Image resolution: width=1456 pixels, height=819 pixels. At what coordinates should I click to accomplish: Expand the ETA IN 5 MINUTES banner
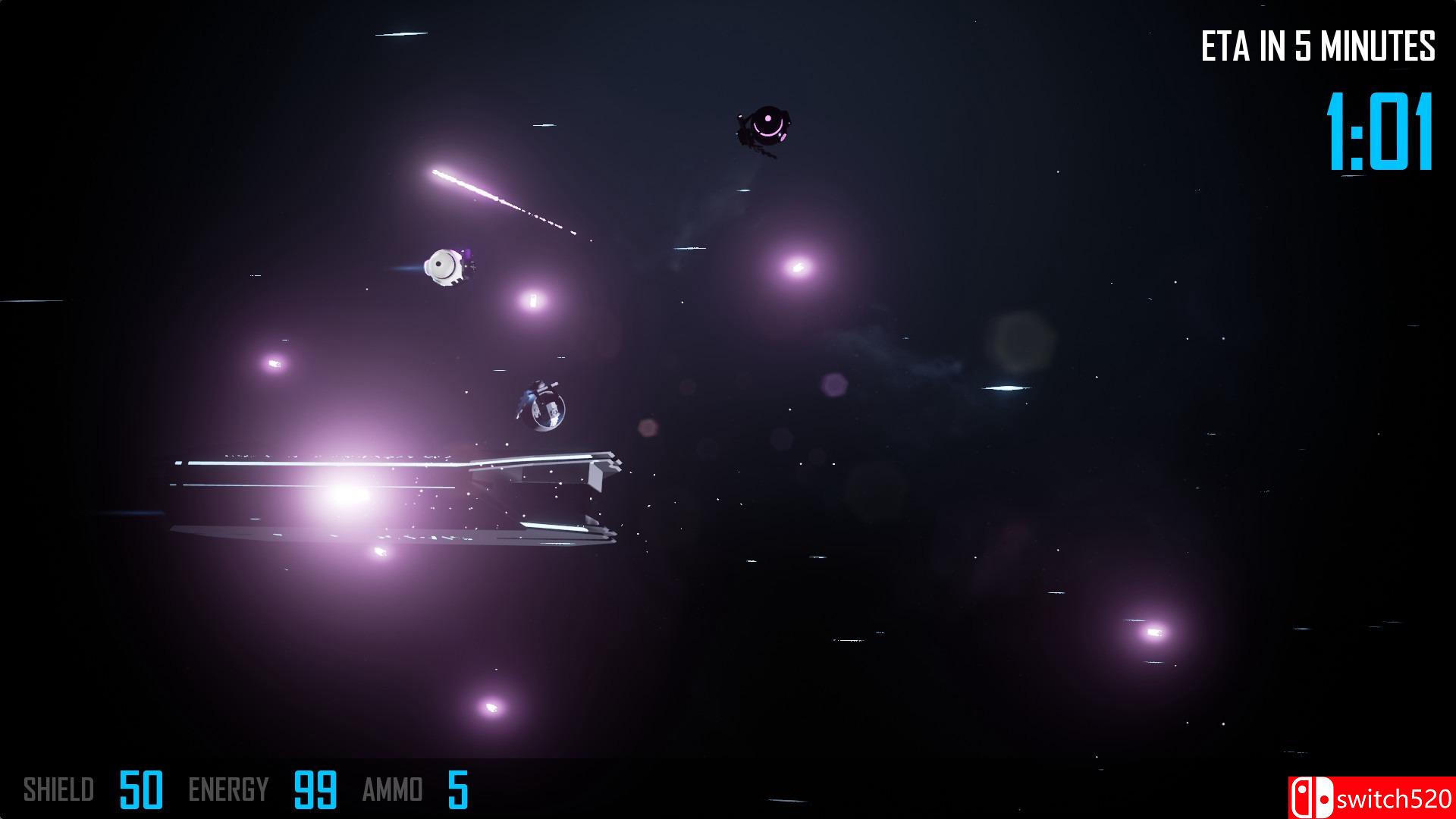(1319, 45)
